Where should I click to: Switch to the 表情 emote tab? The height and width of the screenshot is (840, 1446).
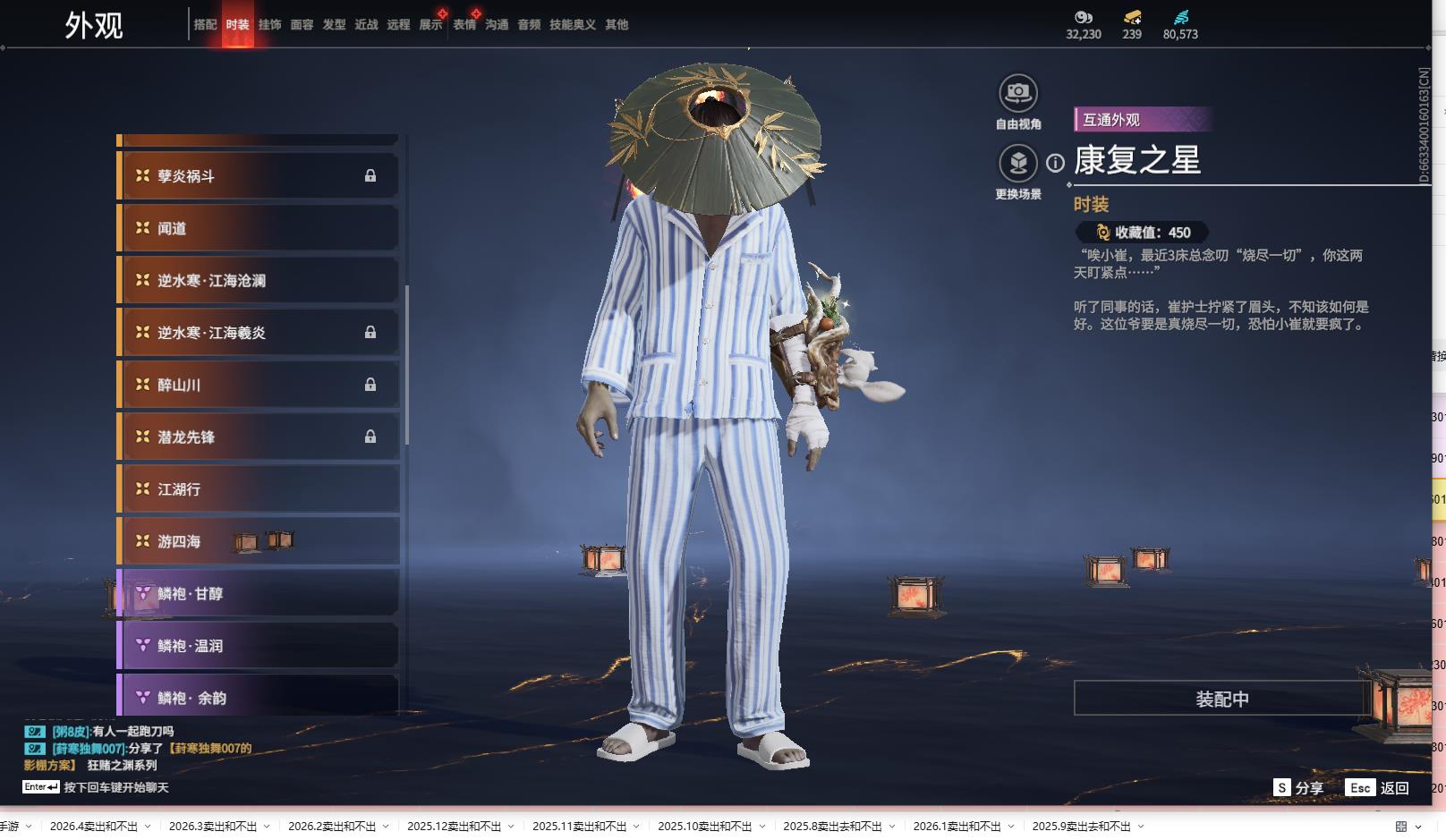pos(464,25)
